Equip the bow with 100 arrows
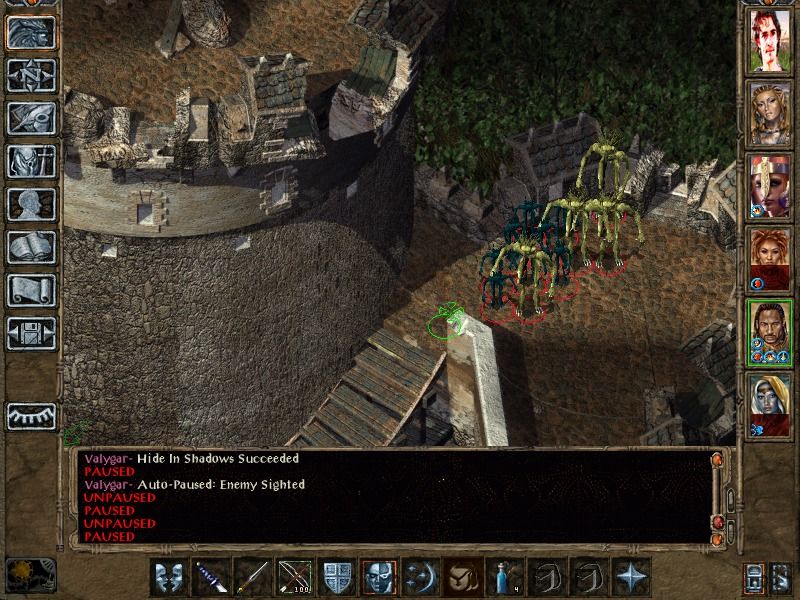The height and width of the screenshot is (600, 800). [x=294, y=578]
